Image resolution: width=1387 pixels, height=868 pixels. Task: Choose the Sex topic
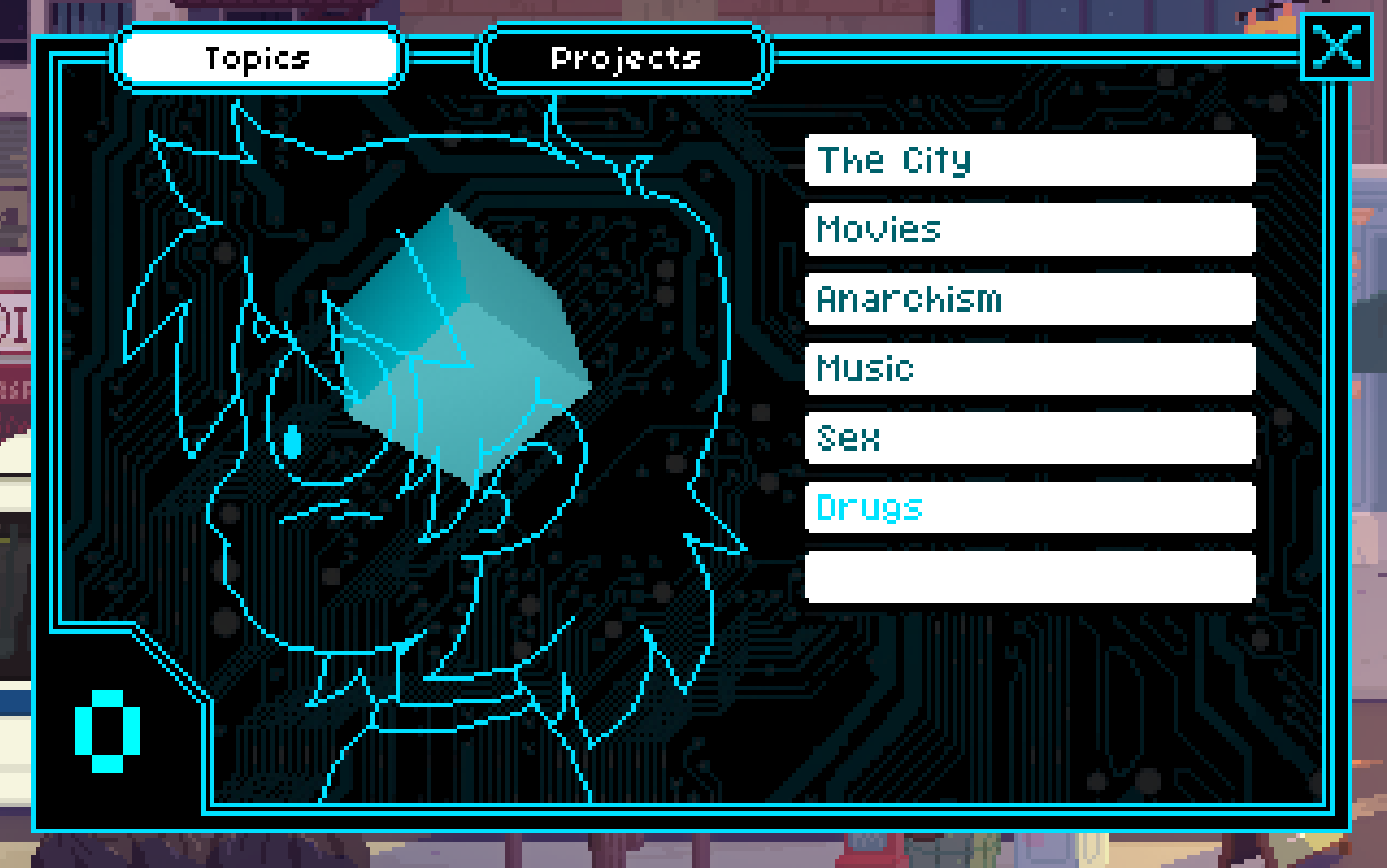[1030, 438]
